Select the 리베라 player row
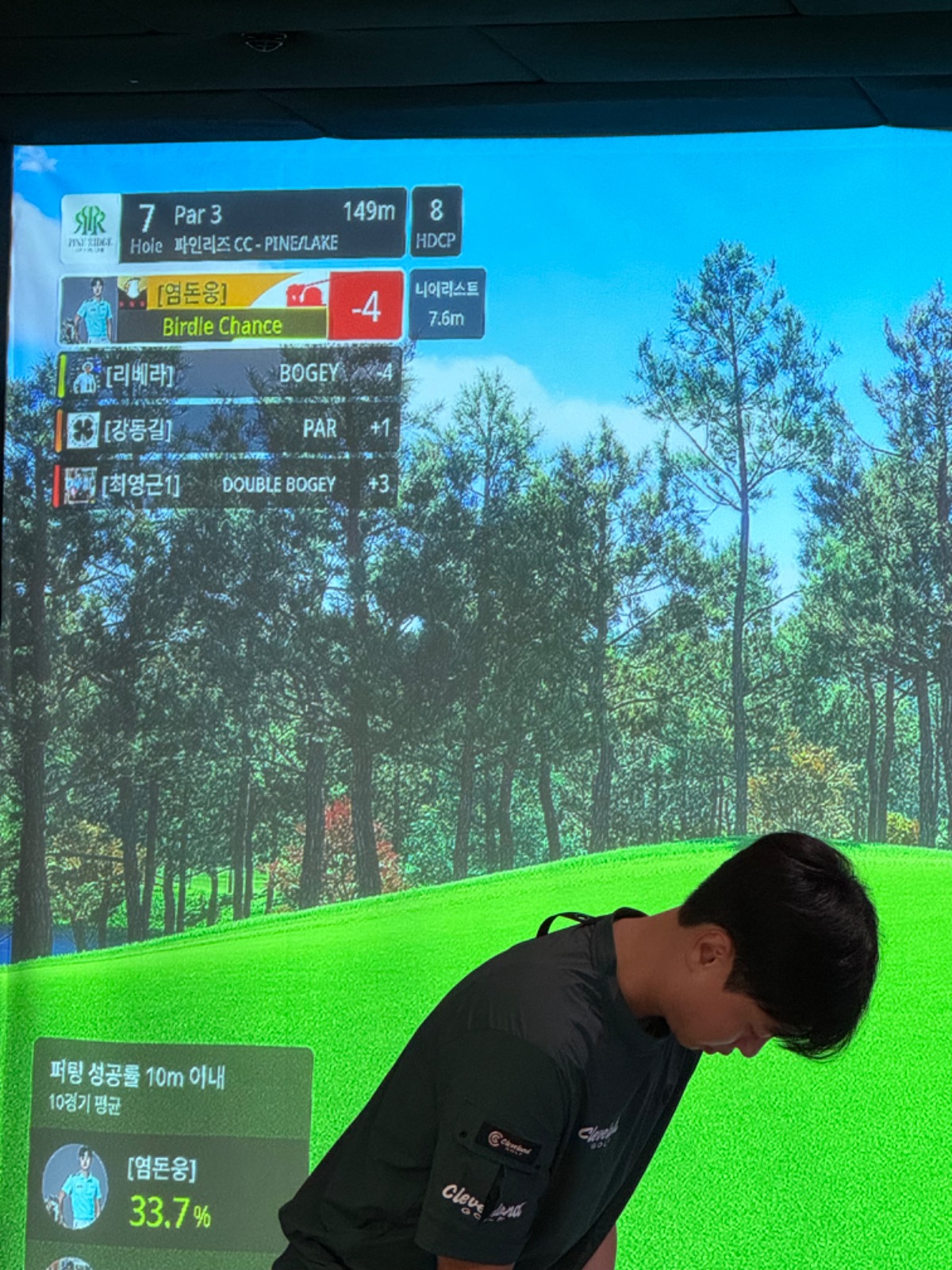This screenshot has height=1270, width=952. click(x=230, y=374)
